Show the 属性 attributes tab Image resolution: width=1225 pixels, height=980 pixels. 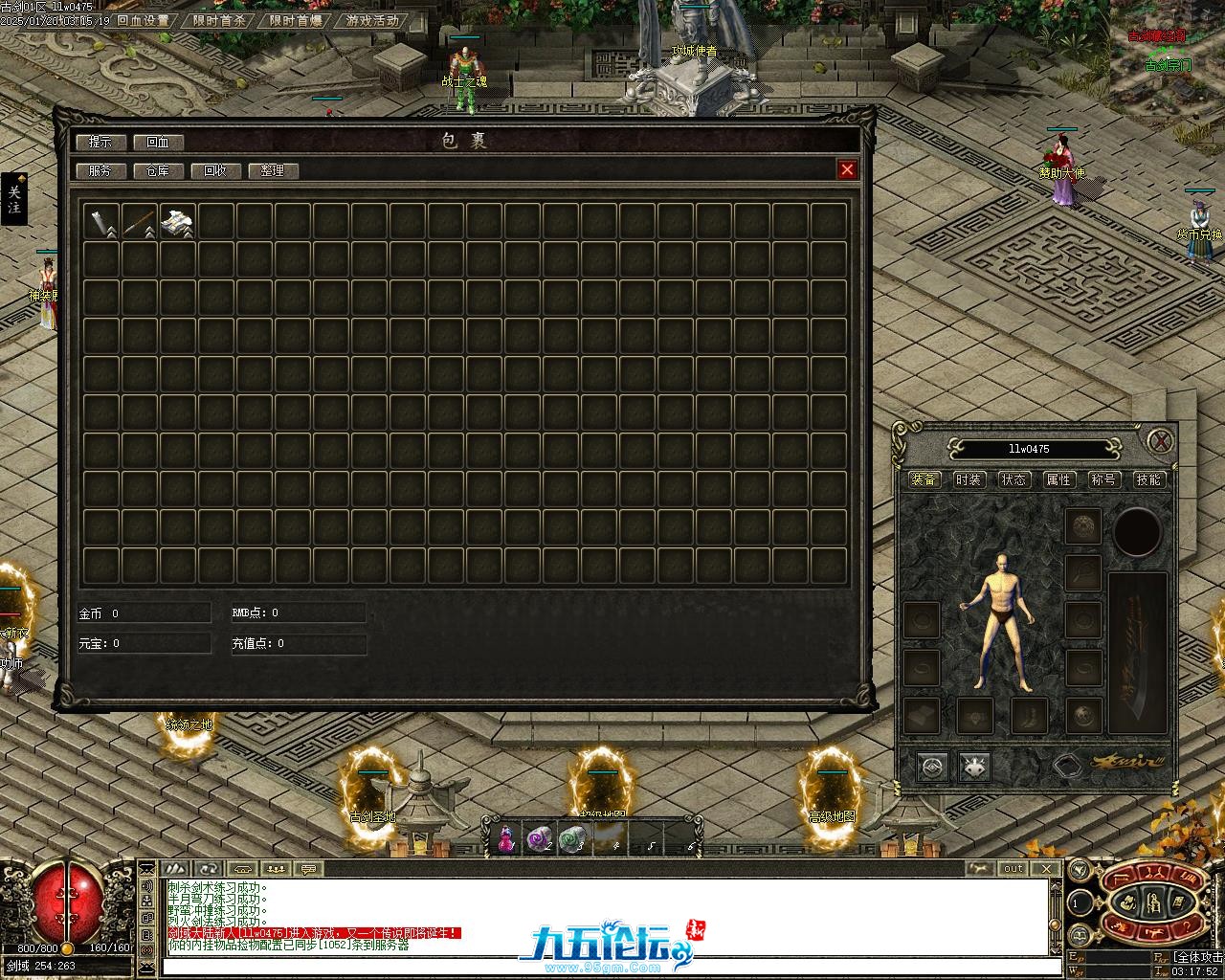(x=1058, y=479)
